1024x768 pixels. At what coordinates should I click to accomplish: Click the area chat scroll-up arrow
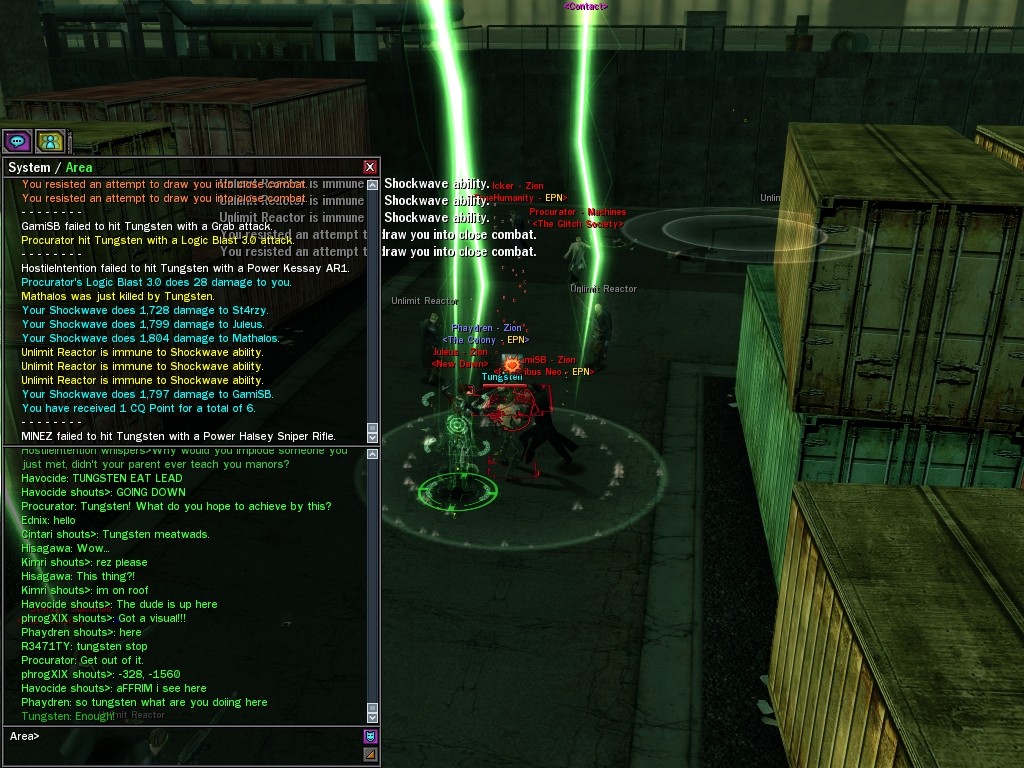coord(373,455)
